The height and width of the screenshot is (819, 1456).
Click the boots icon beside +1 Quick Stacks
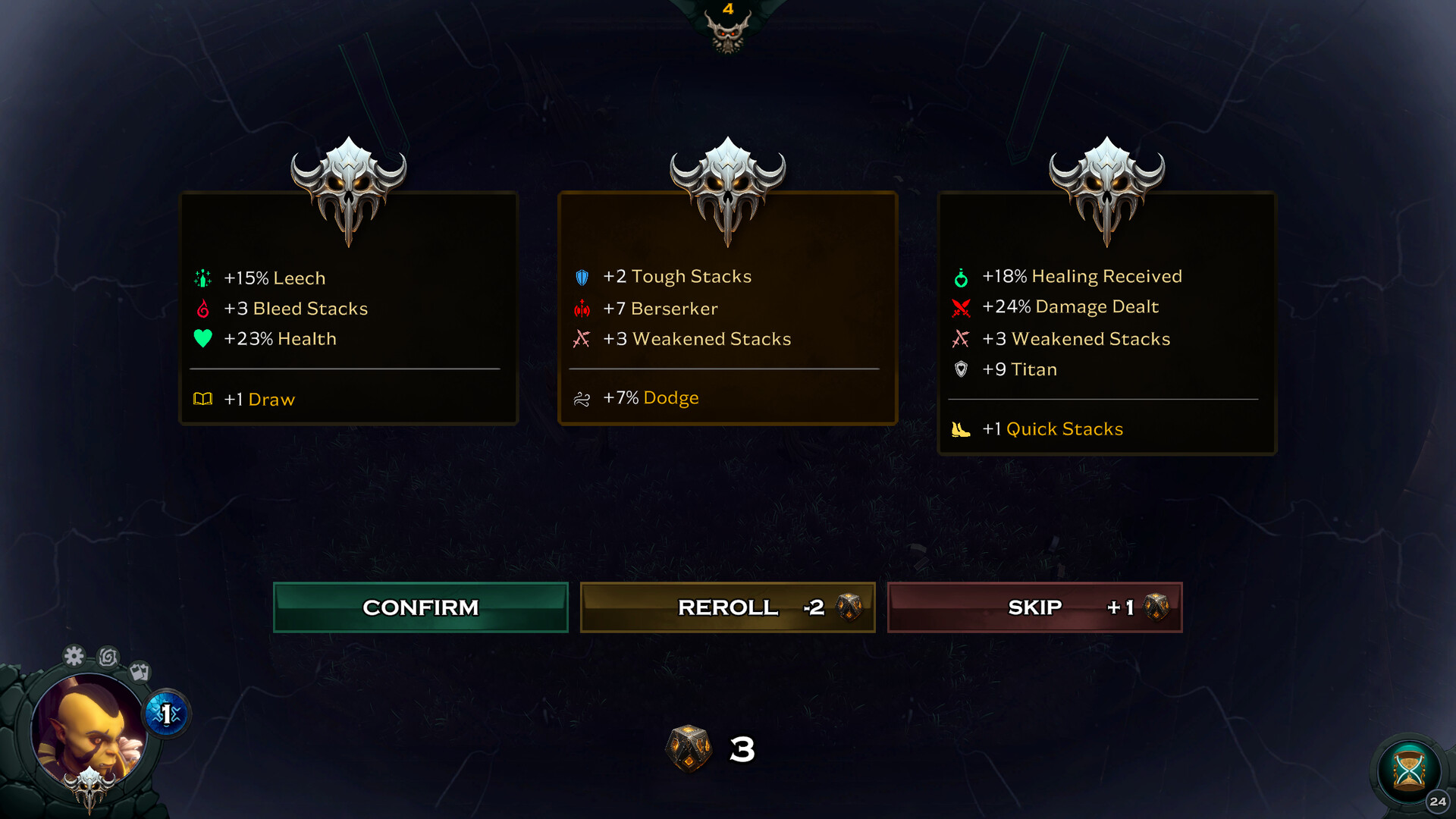click(960, 428)
